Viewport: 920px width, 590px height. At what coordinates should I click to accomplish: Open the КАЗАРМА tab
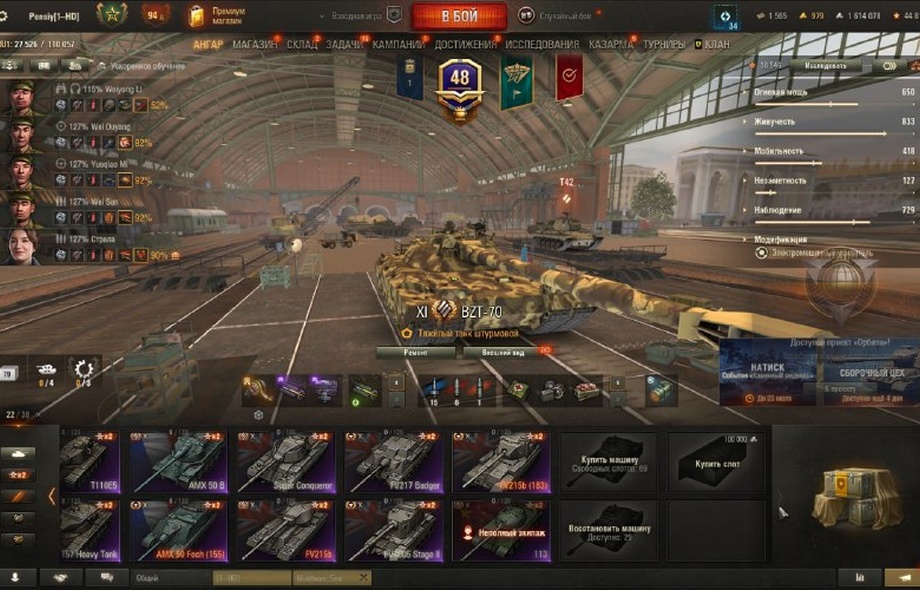[x=610, y=45]
